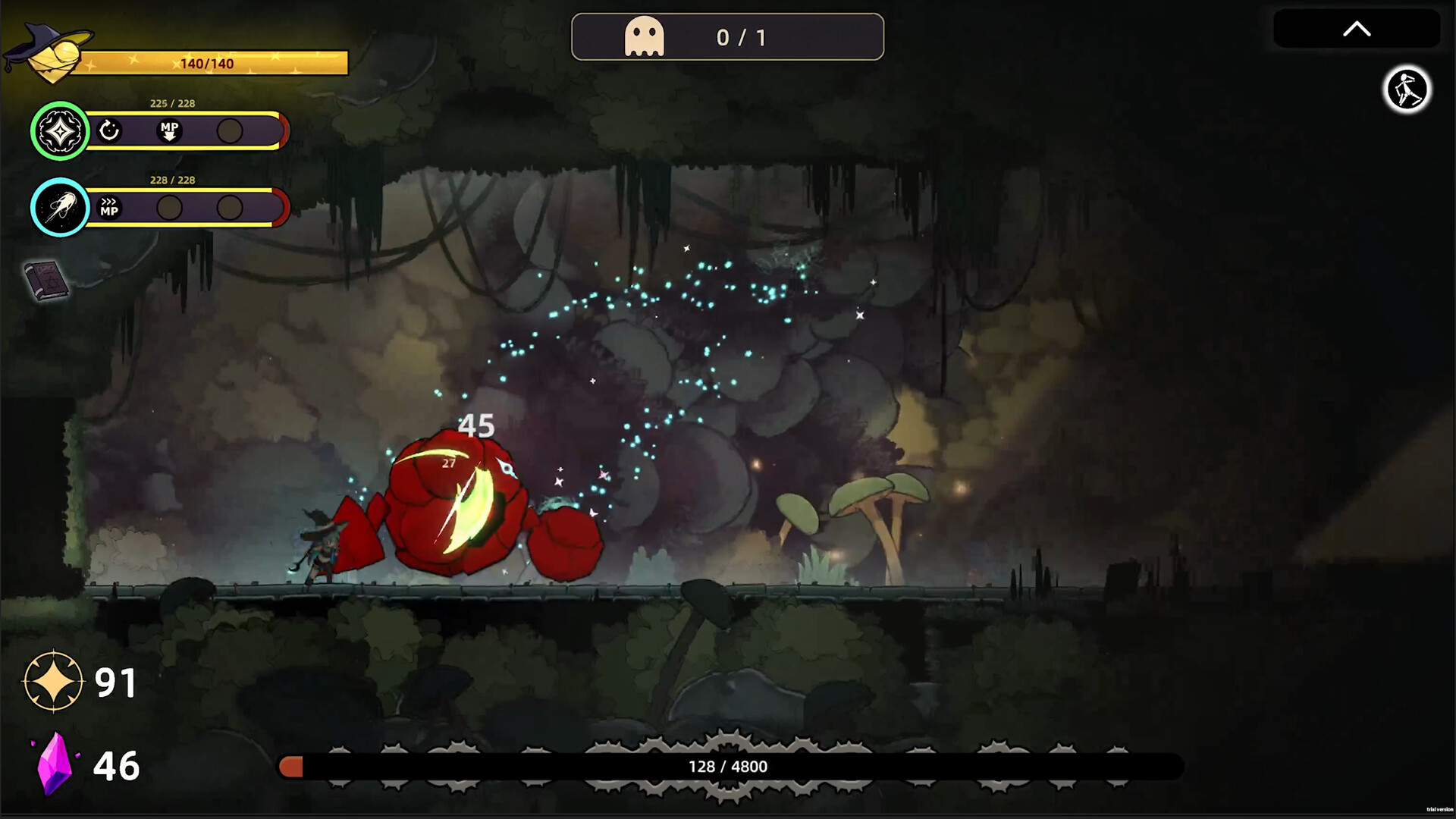
Task: Click the MP down-arrow modifier icon
Action: [168, 130]
